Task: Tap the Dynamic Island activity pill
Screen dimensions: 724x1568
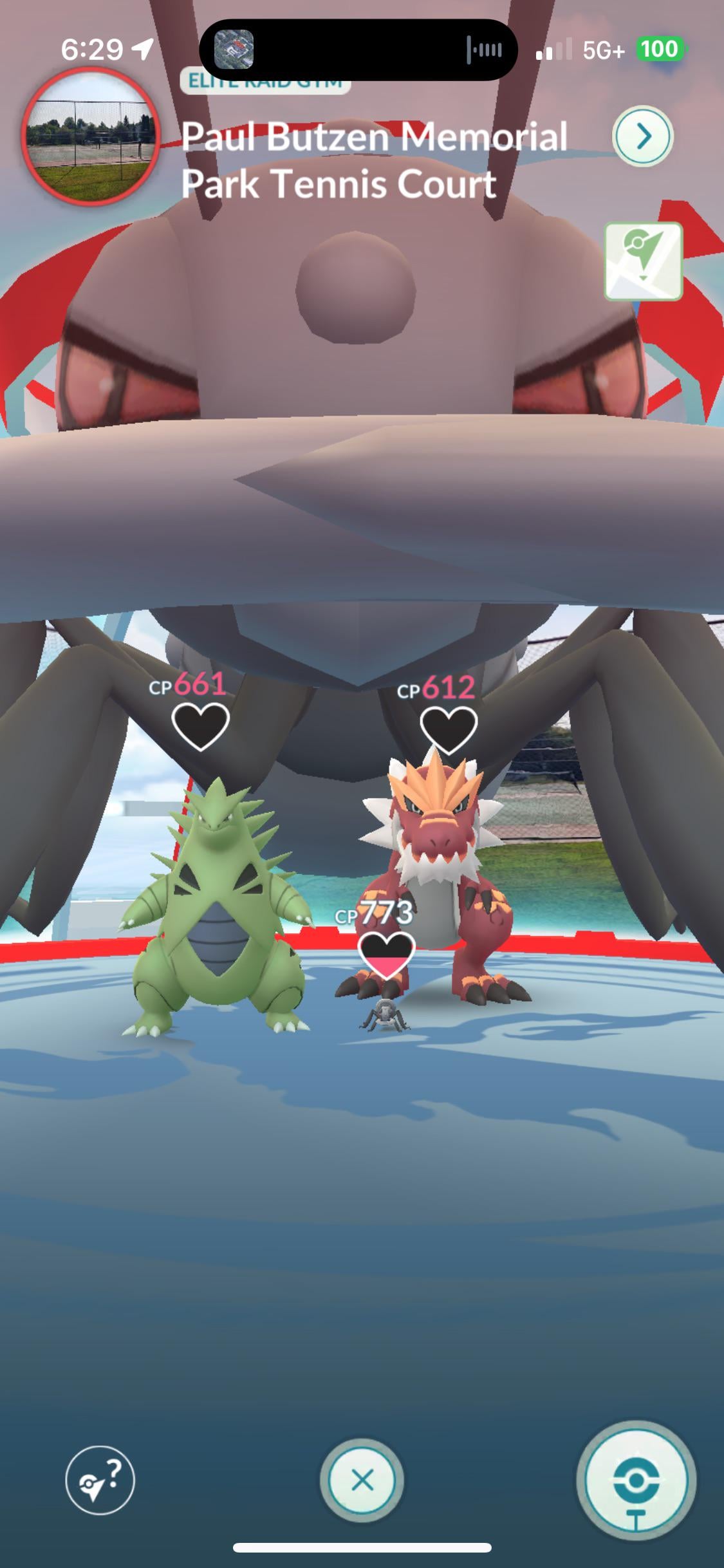Action: pos(358,50)
